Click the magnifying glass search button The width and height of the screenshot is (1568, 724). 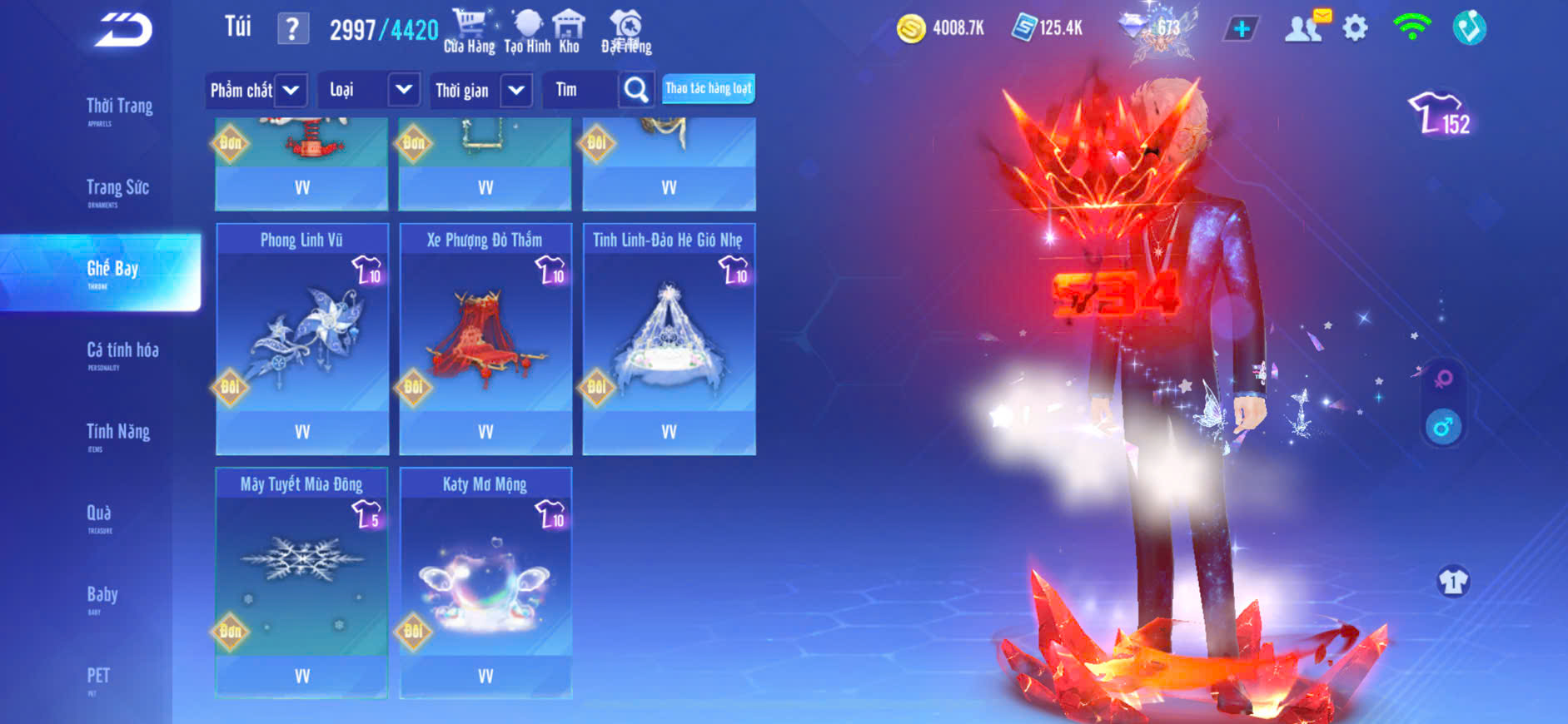point(636,90)
